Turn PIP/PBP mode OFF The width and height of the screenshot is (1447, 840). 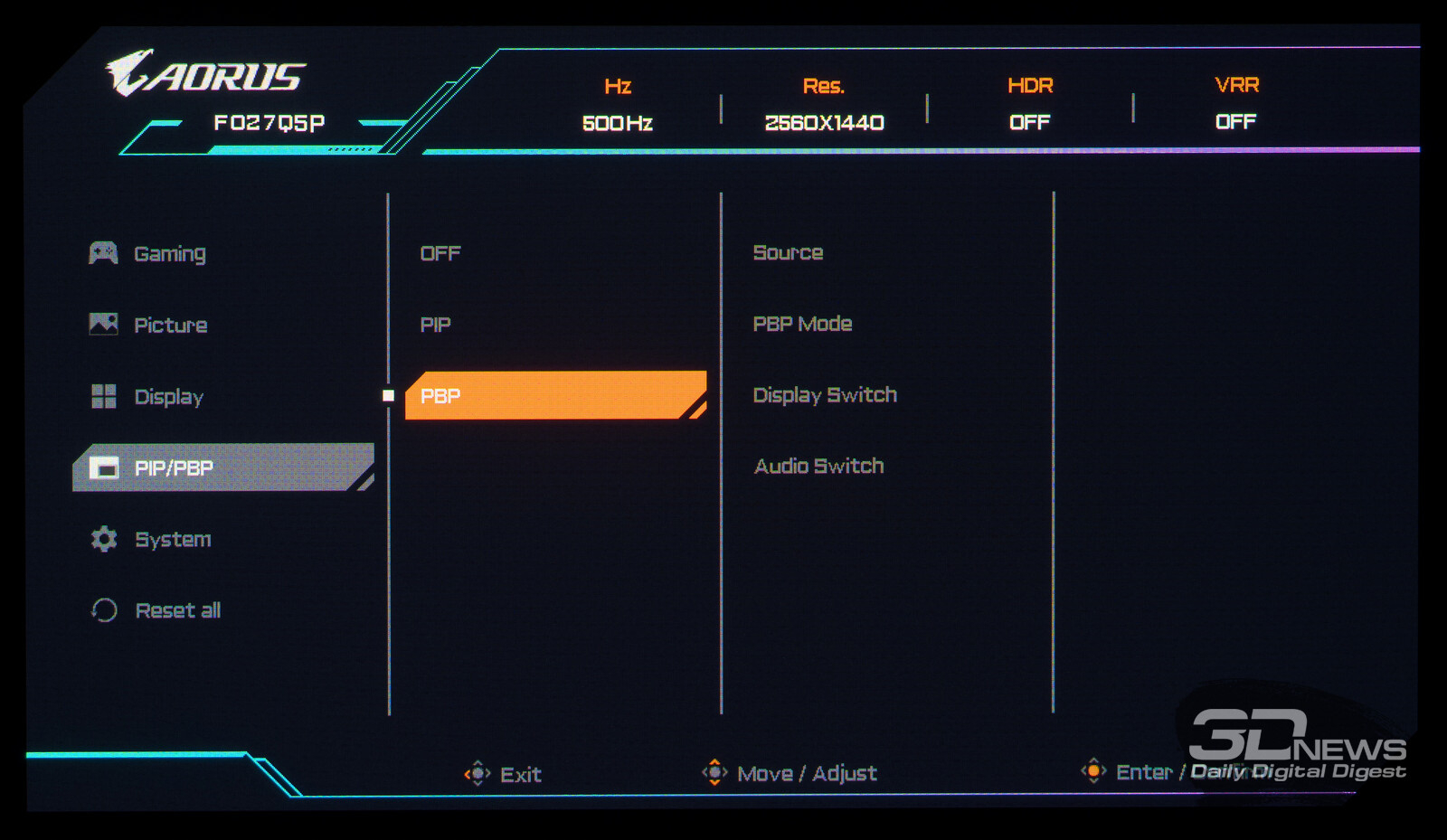pos(440,253)
